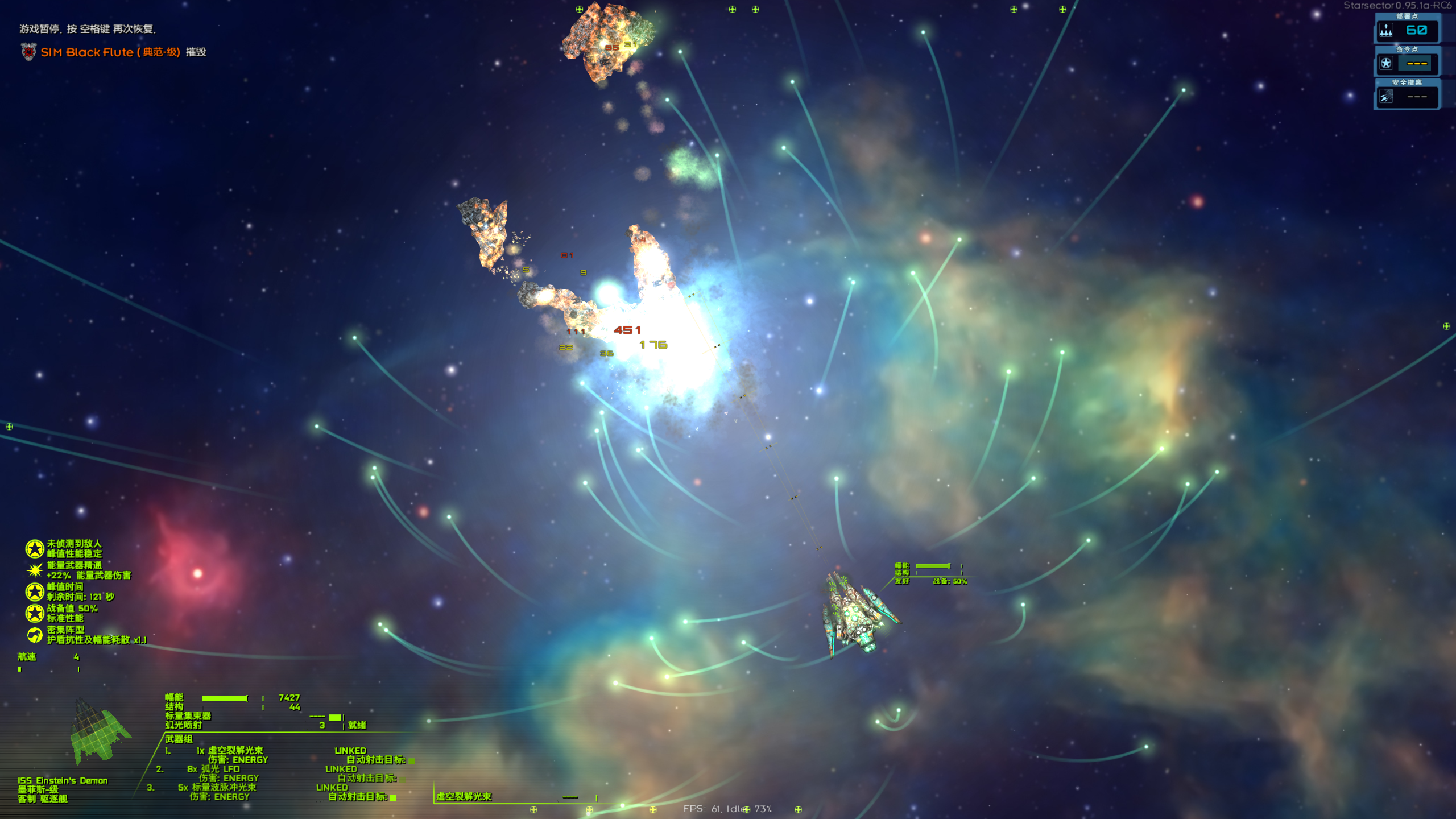Click the command points (命令点) star icon
This screenshot has height=819, width=1456.
click(1386, 63)
